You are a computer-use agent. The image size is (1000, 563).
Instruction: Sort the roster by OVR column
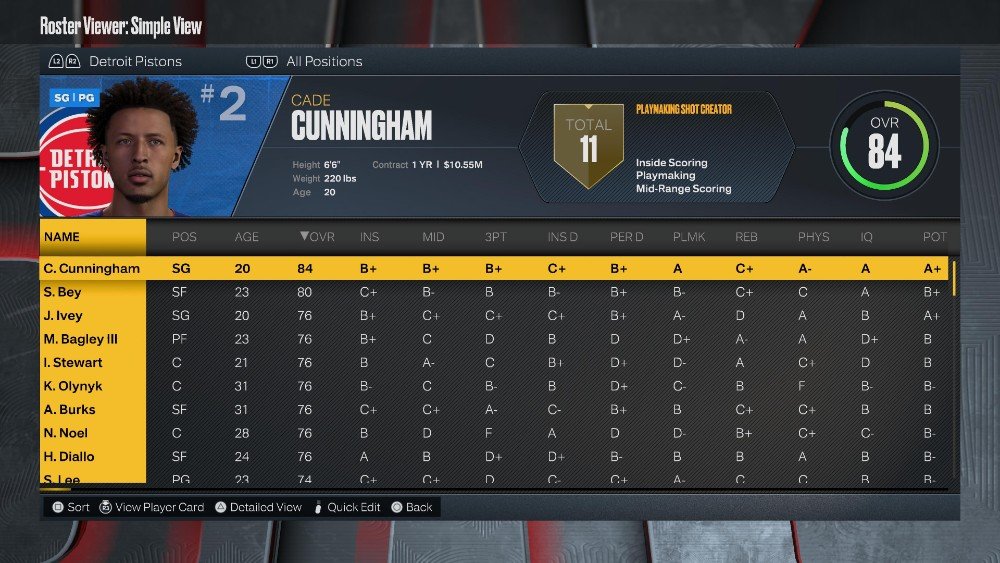[316, 237]
